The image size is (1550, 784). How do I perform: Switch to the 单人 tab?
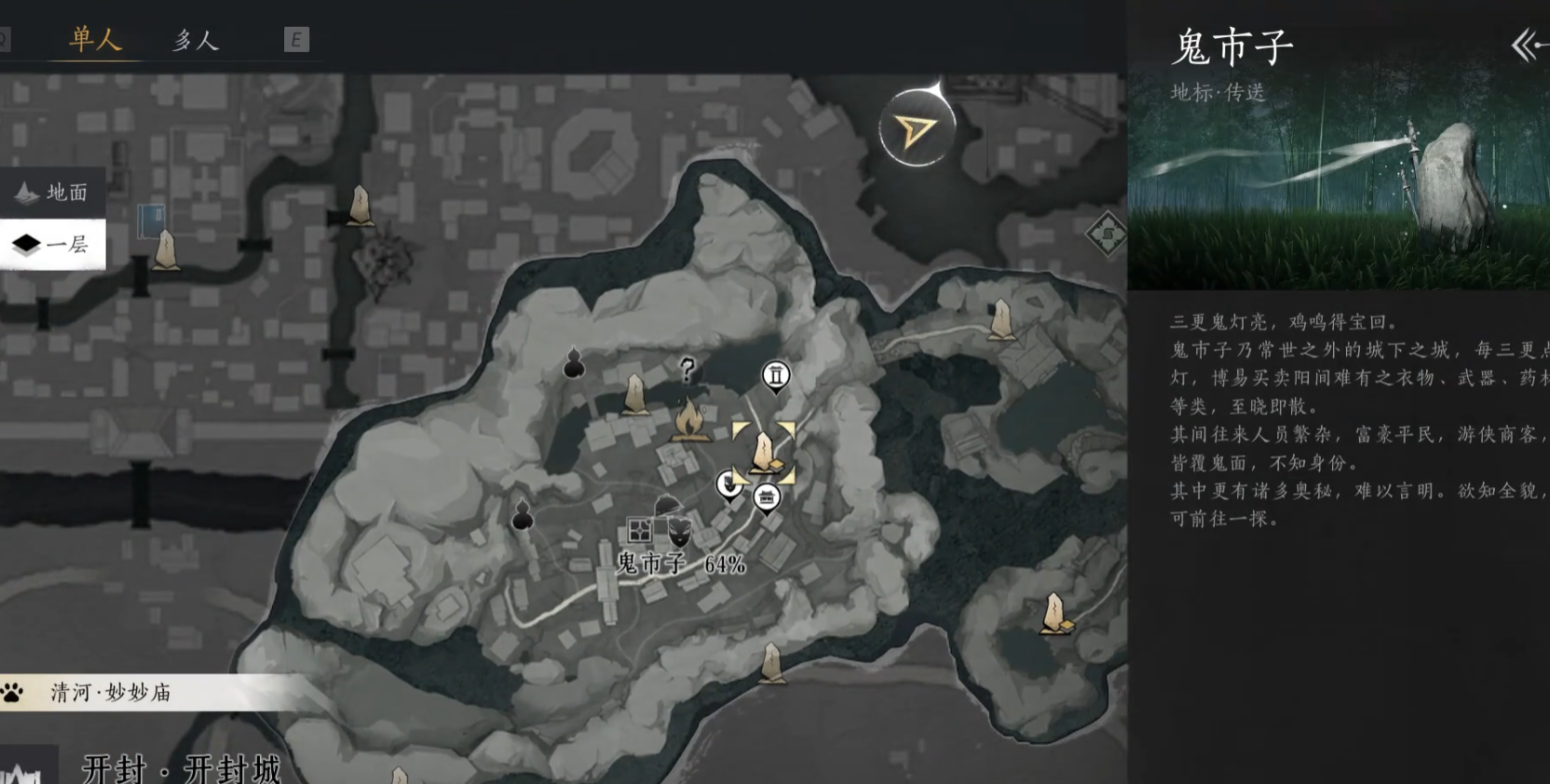click(x=95, y=40)
